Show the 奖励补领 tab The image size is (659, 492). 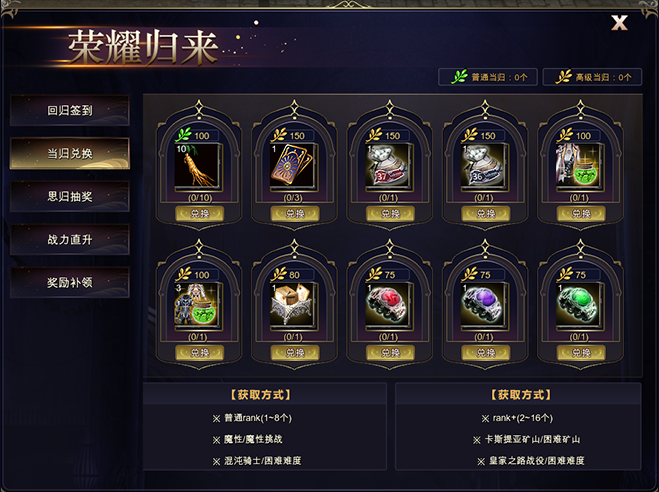click(70, 282)
